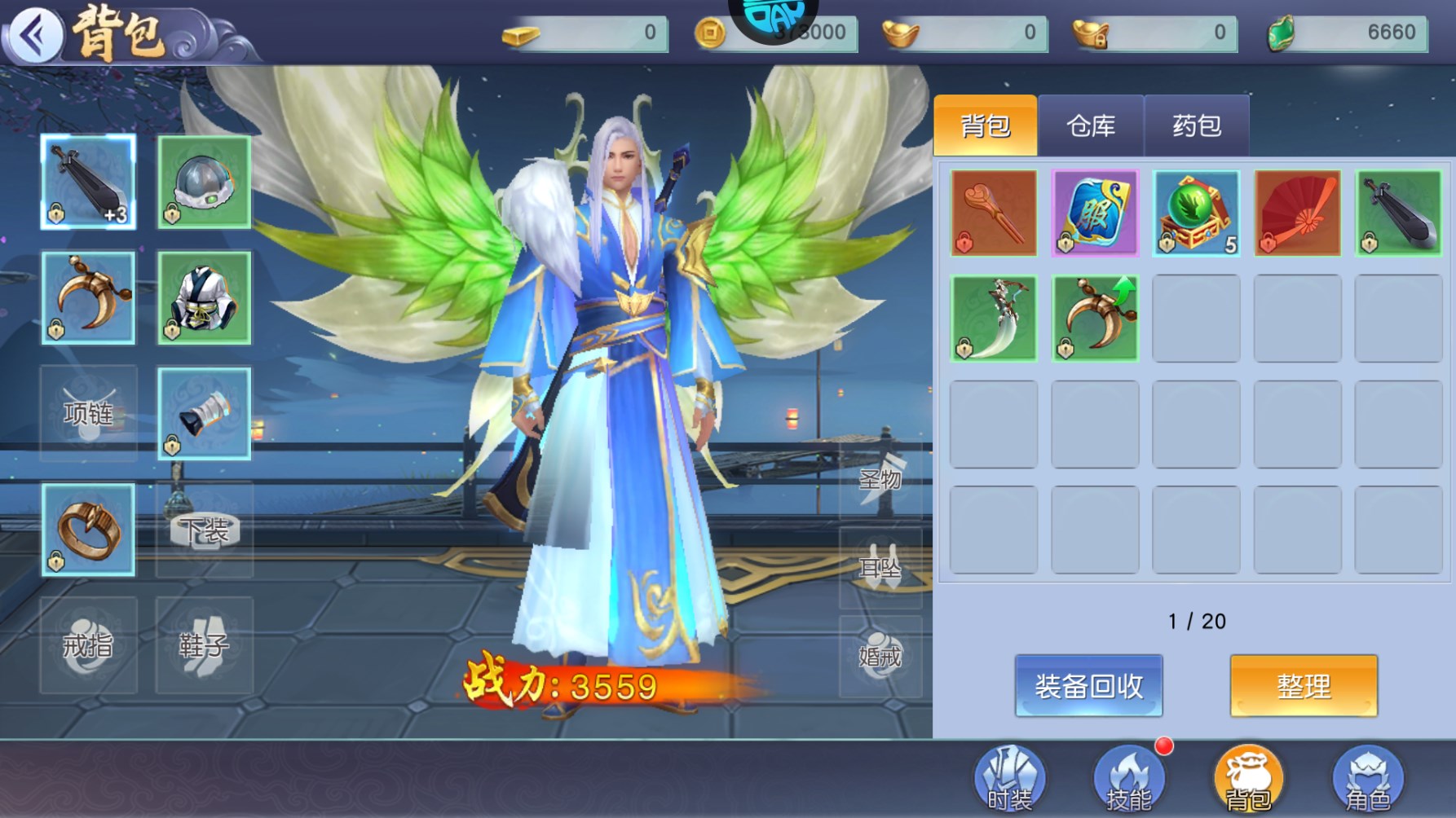
Task: Select the horn necklace with upgrade arrow
Action: point(1095,318)
